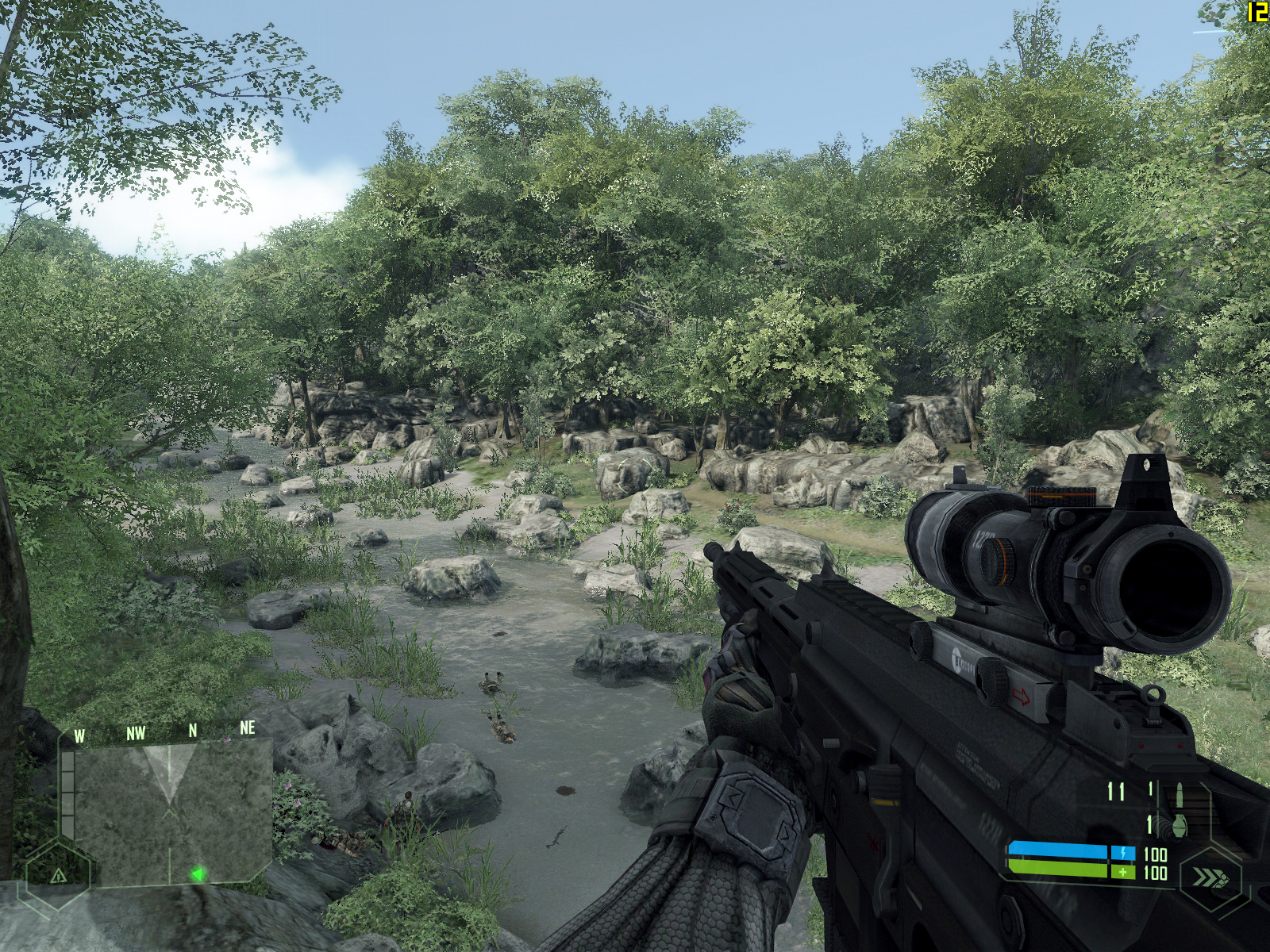Screen dimensions: 1270x952
Task: Activate the nanosuit speed mode hexagon icon
Action: coord(1209,879)
